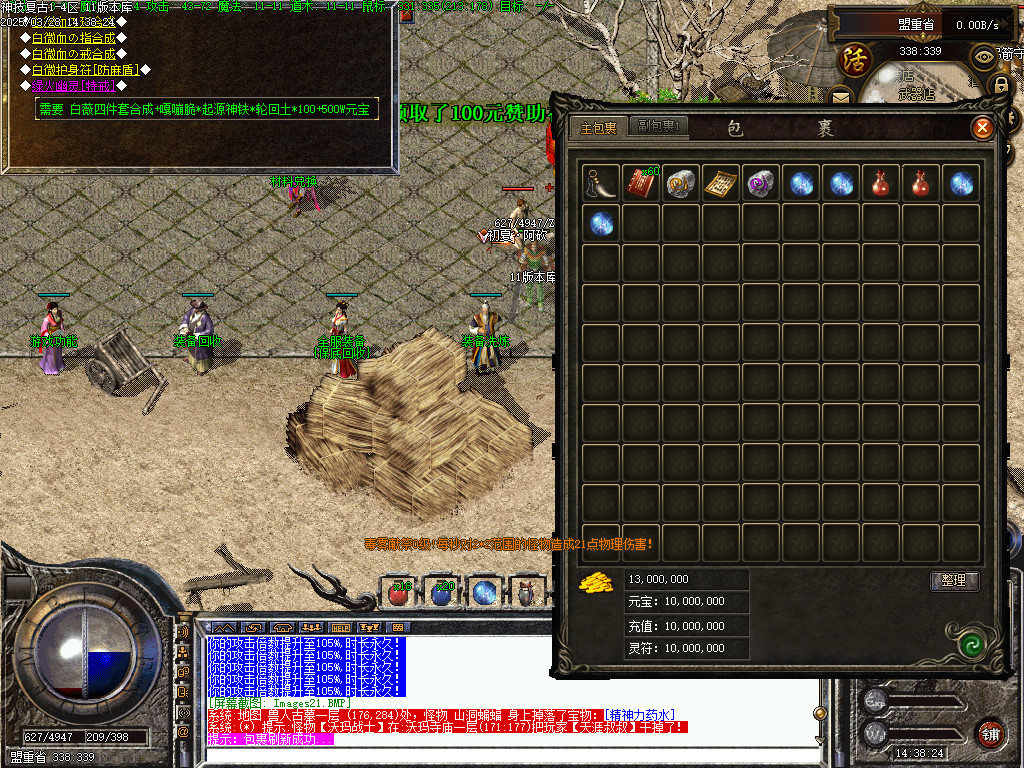The width and height of the screenshot is (1024, 768).
Task: Select the stone with purple swirl
Action: tap(761, 183)
